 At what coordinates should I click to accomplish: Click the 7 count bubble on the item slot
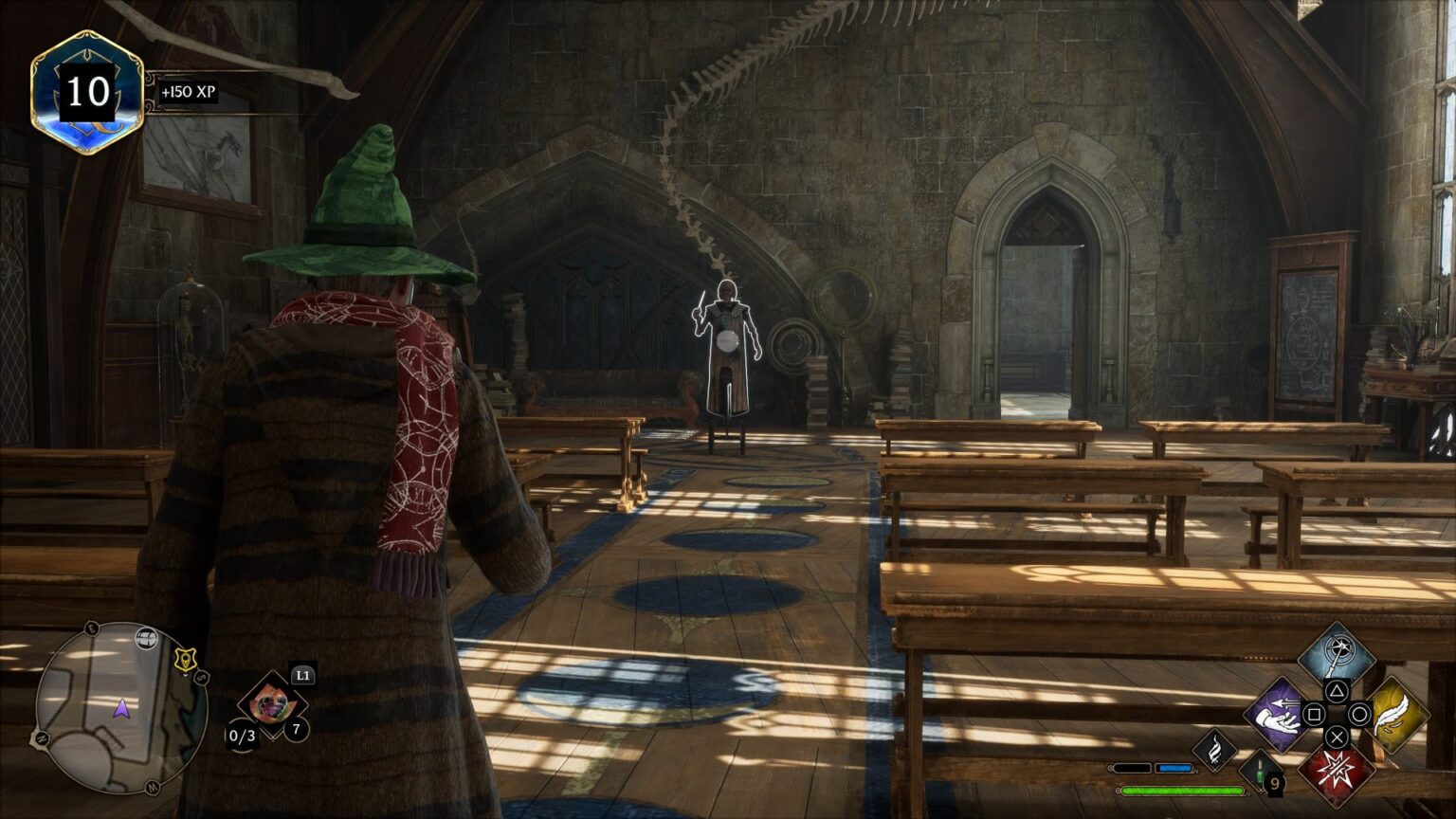[297, 728]
